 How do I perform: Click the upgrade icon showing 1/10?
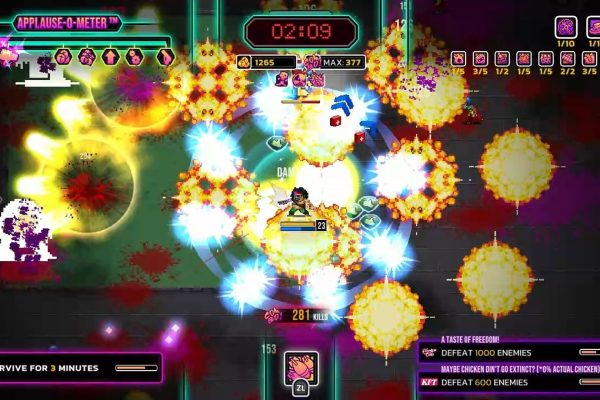[565, 27]
